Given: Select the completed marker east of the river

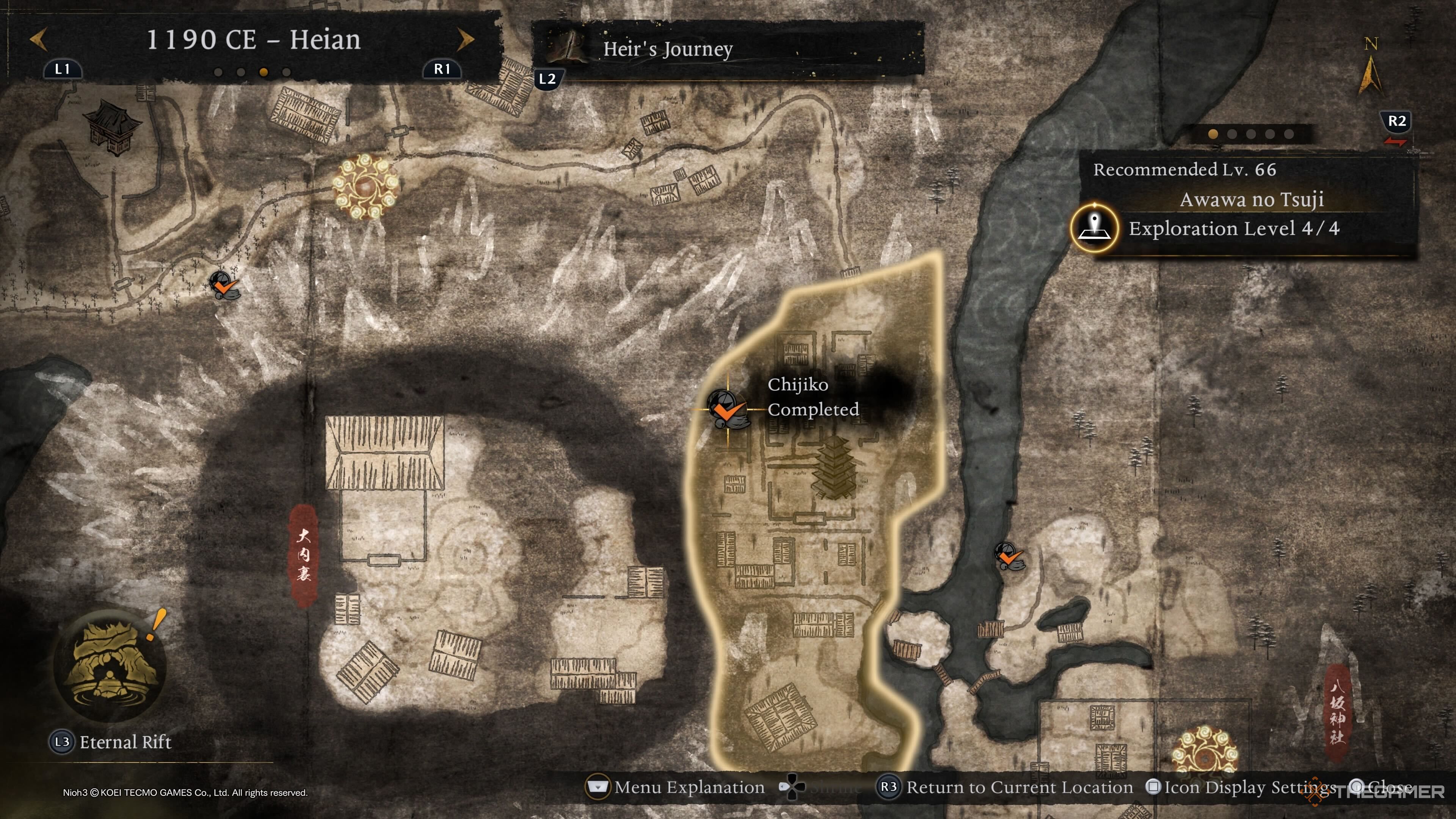Looking at the screenshot, I should [1008, 556].
